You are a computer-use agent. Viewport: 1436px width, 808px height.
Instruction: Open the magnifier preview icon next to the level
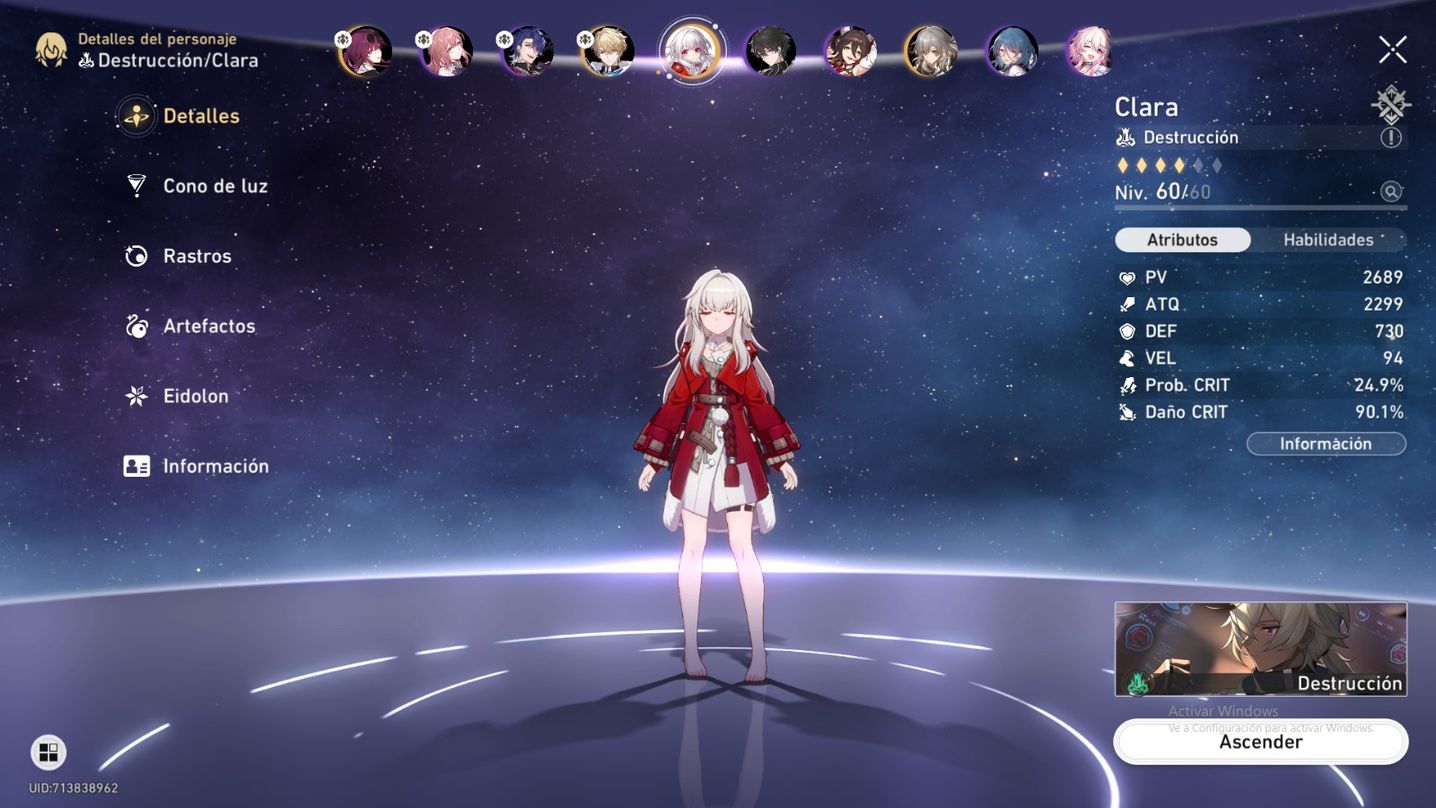(1389, 191)
